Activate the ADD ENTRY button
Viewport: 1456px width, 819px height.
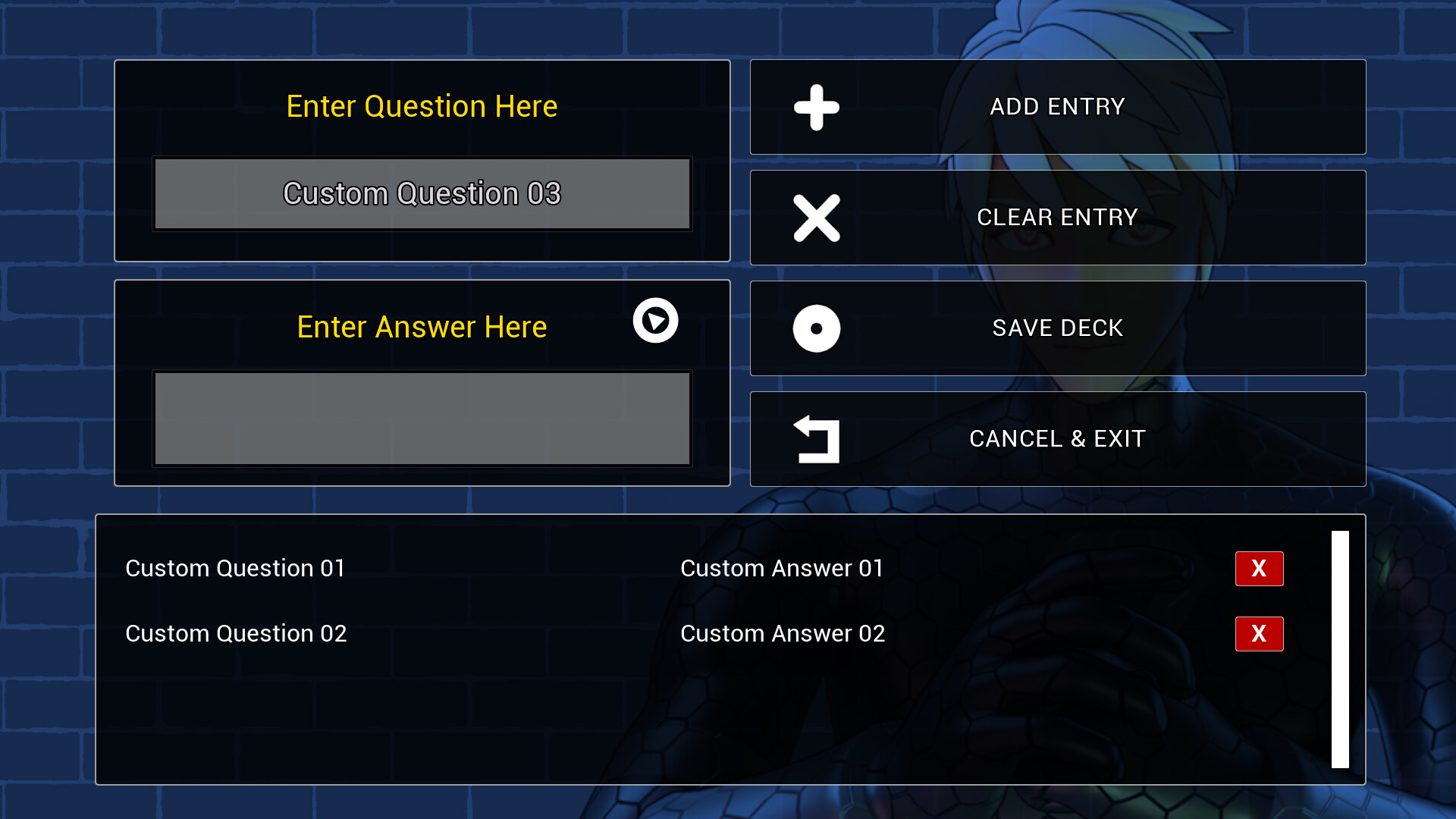[1058, 107]
